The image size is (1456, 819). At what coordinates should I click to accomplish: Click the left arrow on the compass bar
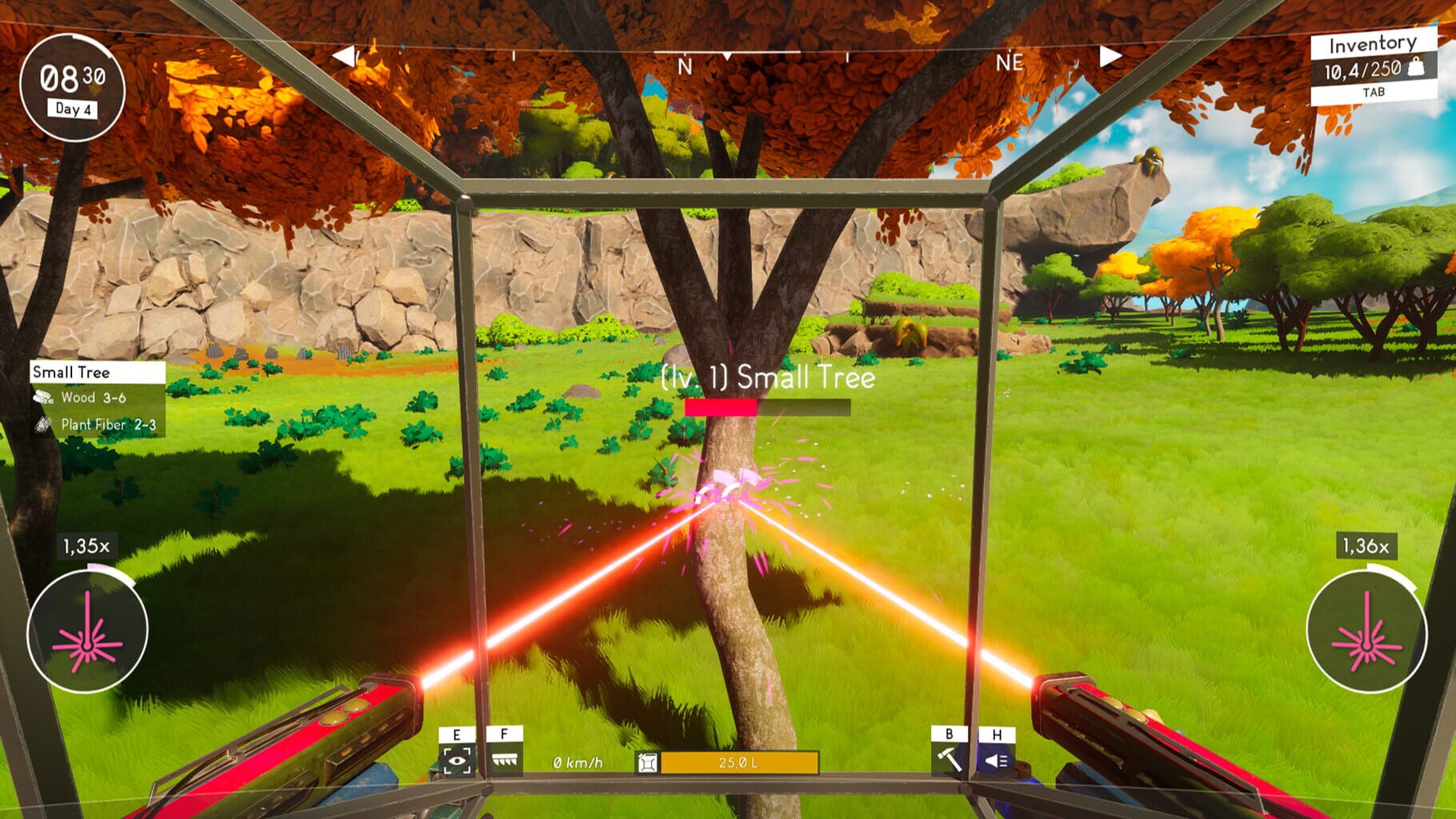click(x=344, y=54)
